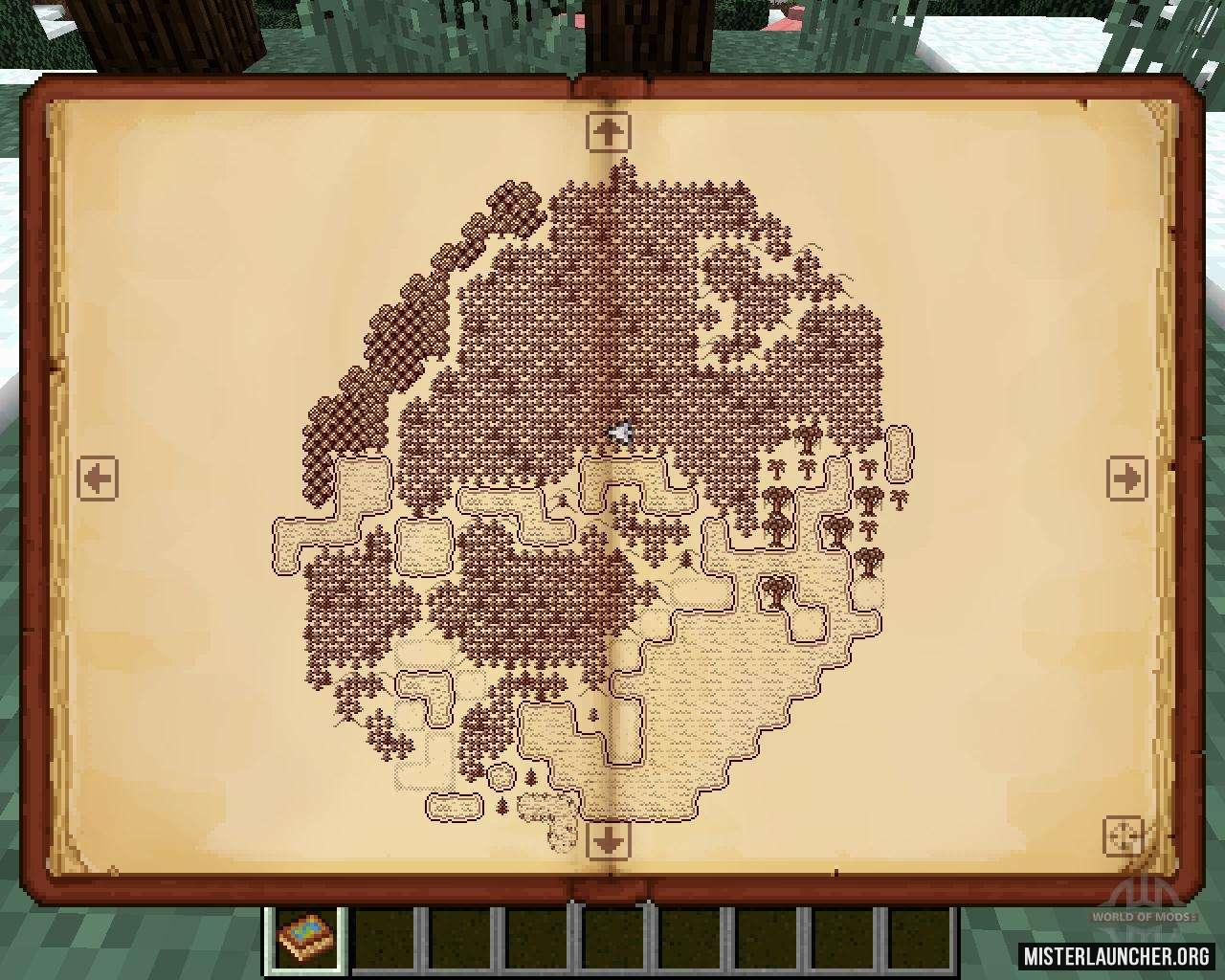This screenshot has height=980, width=1225.
Task: Move the map view left with the left arrow
Action: click(x=98, y=477)
